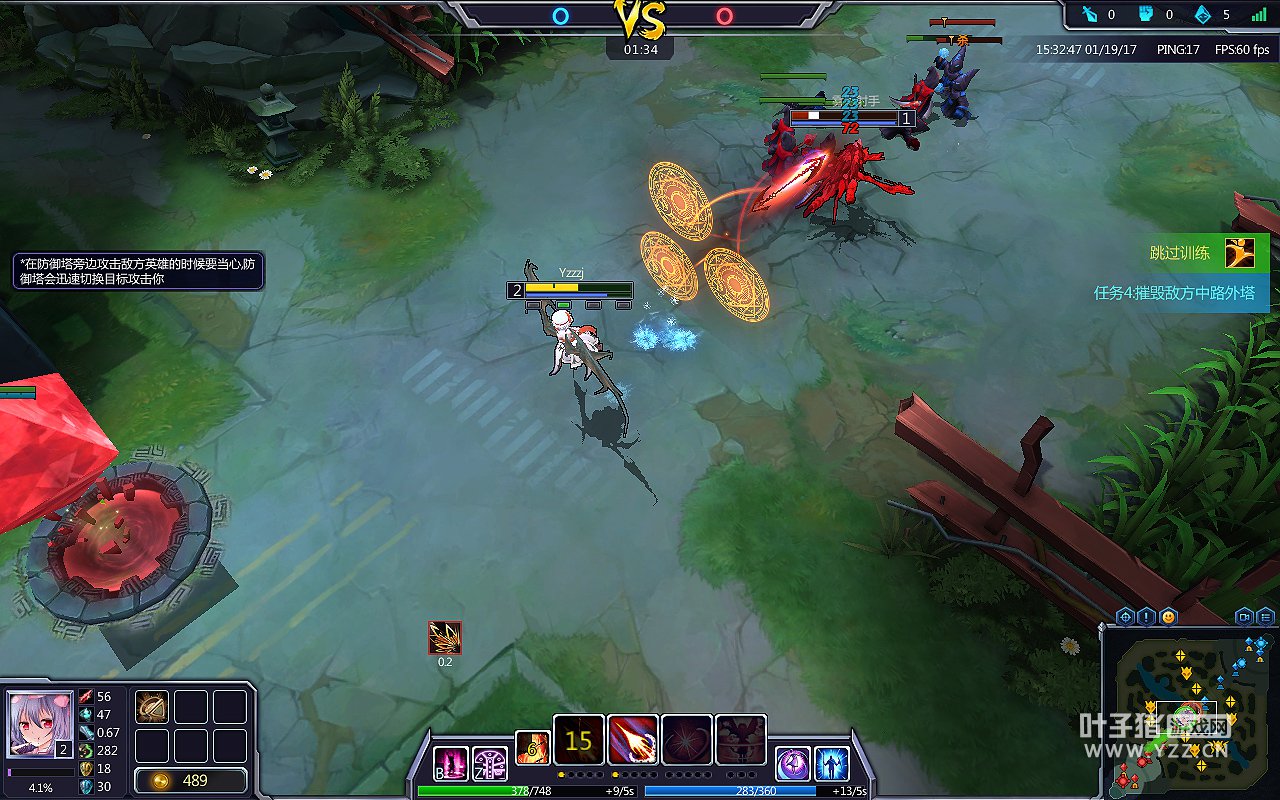Cast the flaming claw slash skill

[x=633, y=741]
